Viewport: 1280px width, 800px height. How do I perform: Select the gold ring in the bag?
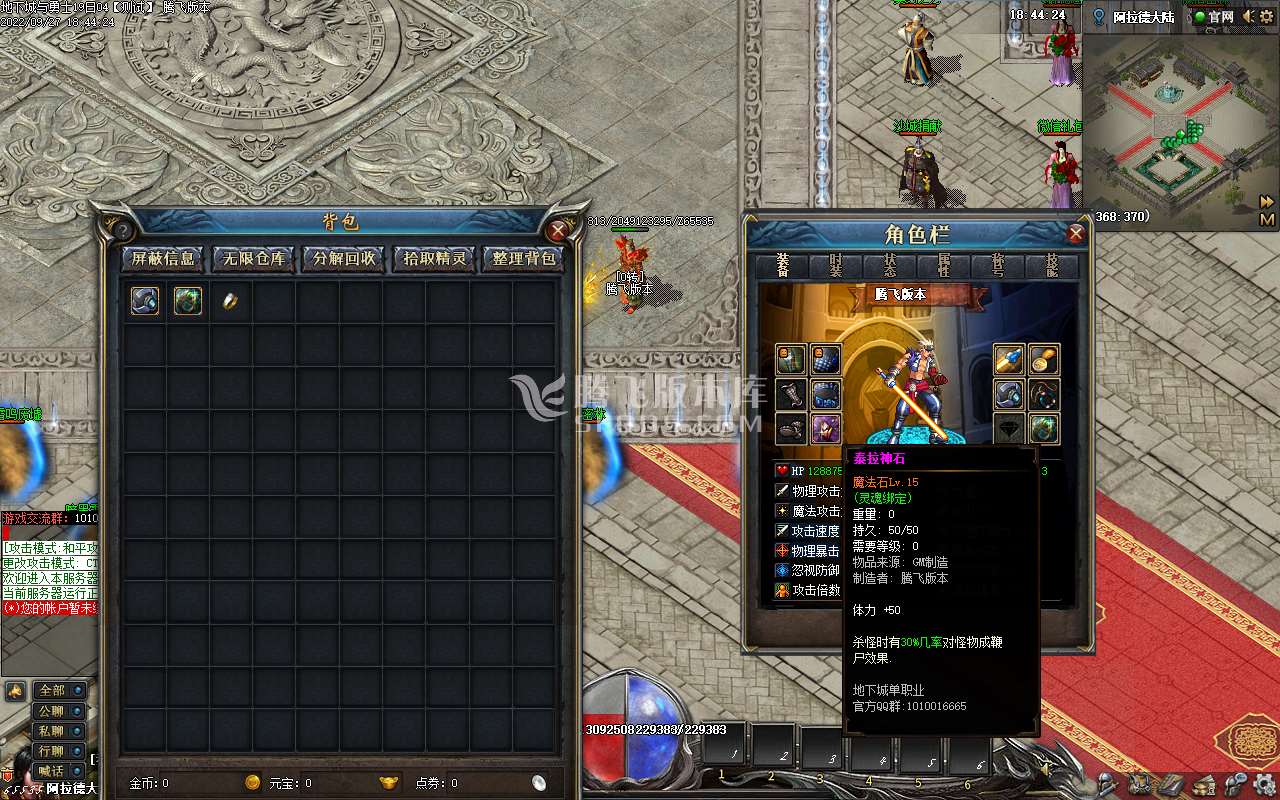(230, 301)
